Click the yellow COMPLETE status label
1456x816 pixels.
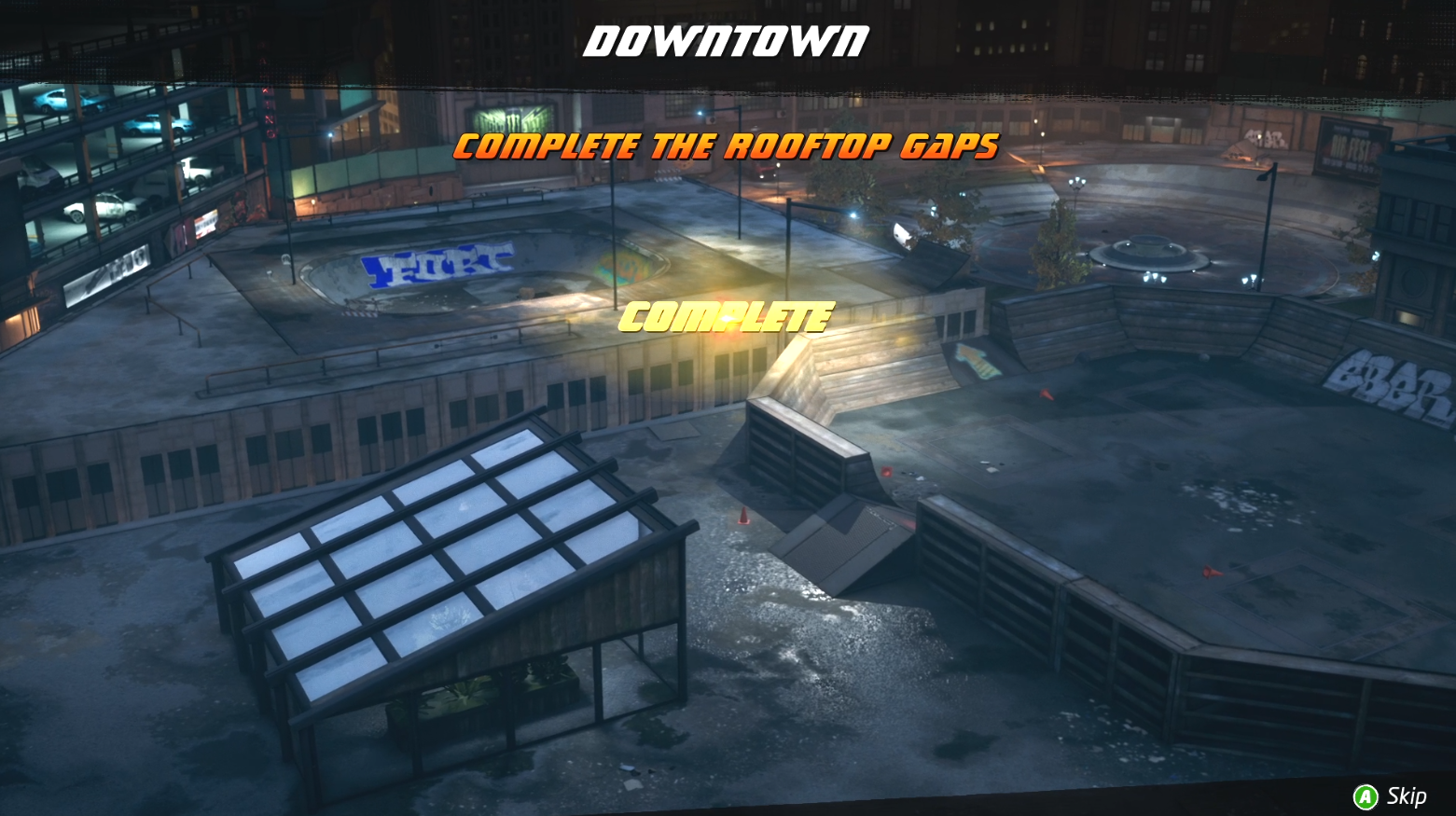(728, 317)
